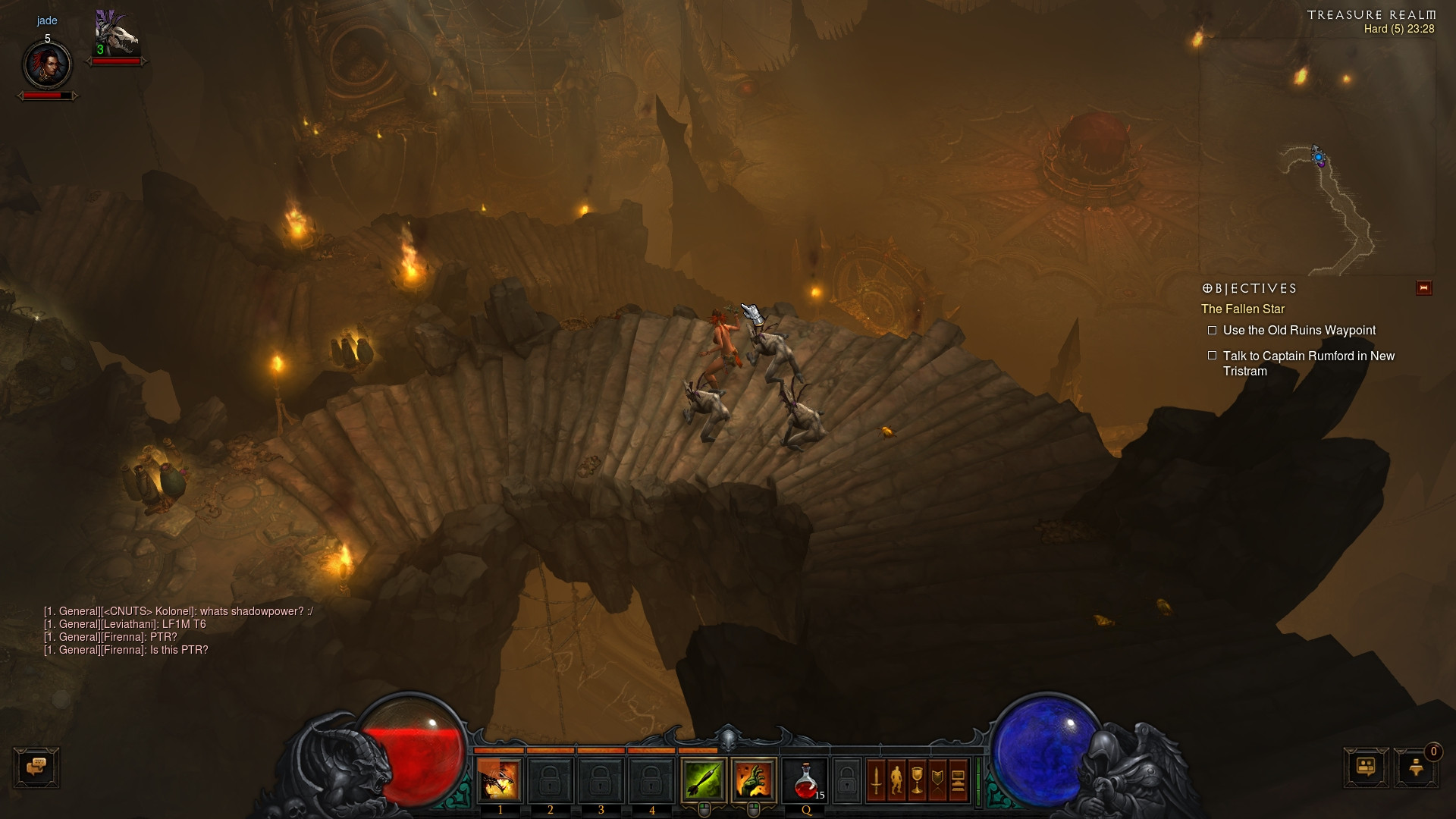This screenshot has width=1456, height=819.
Task: Open inventory via the sword menu button
Action: (x=876, y=780)
